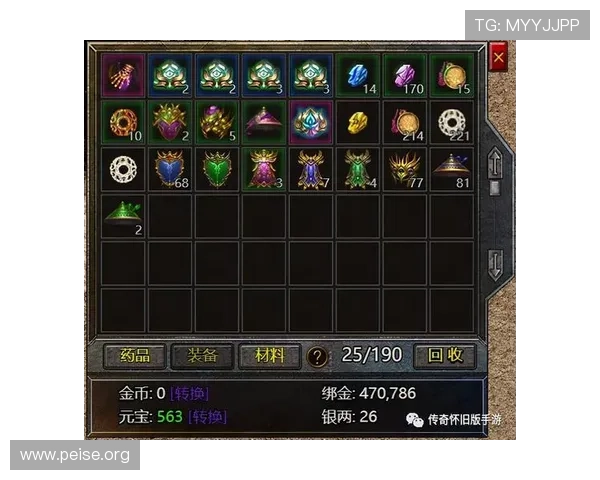Show the 材料 materials tab
Image resolution: width=600 pixels, height=480 pixels.
click(270, 355)
